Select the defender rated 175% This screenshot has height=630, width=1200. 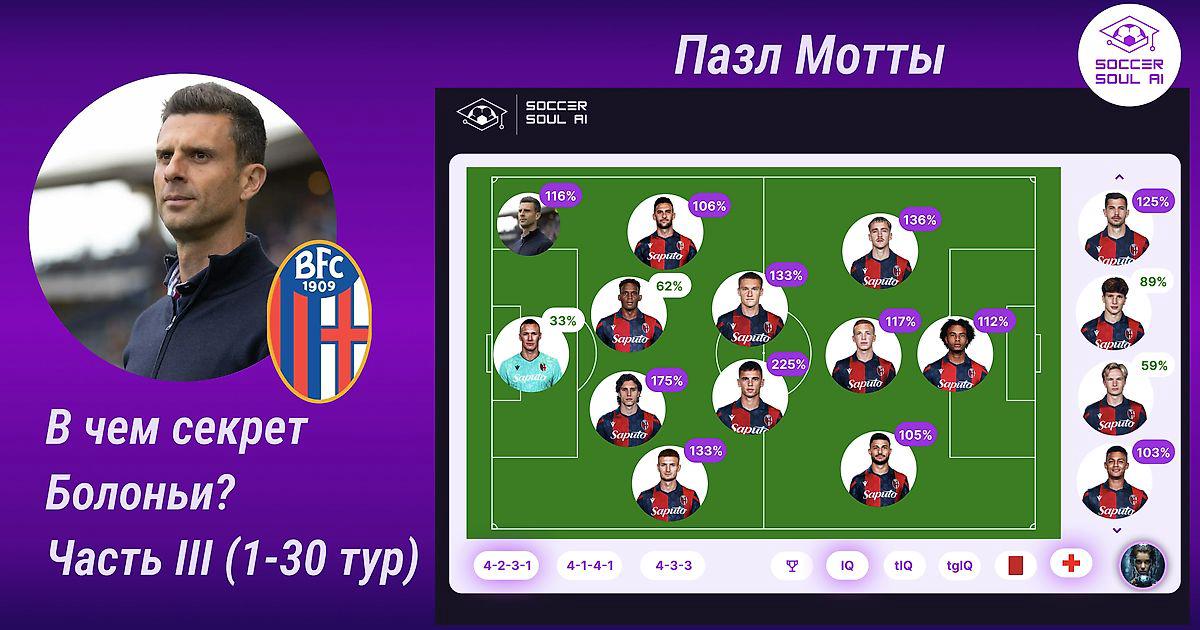pos(628,410)
